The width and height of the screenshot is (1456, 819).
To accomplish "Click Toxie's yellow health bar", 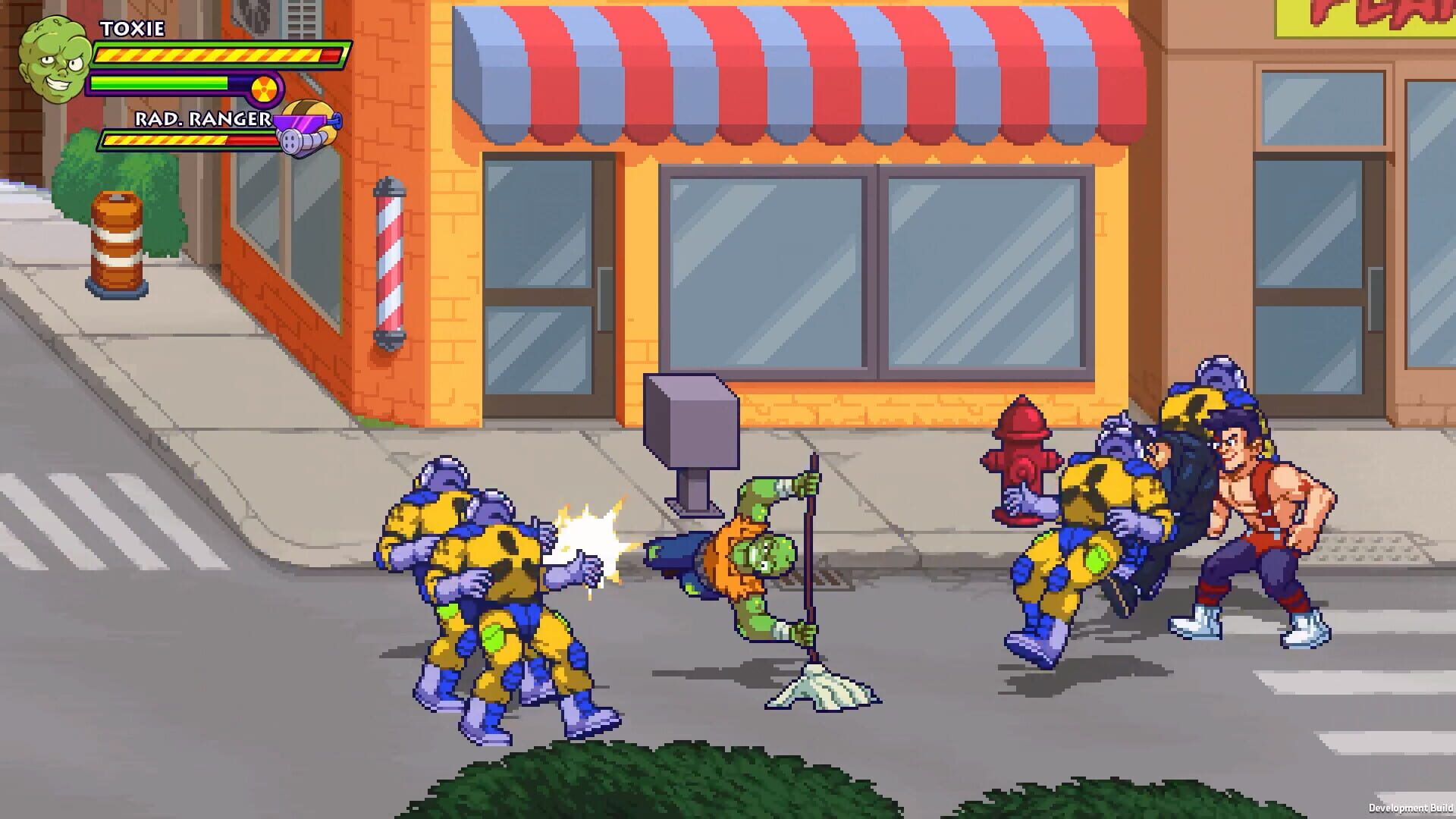I will click(x=212, y=55).
